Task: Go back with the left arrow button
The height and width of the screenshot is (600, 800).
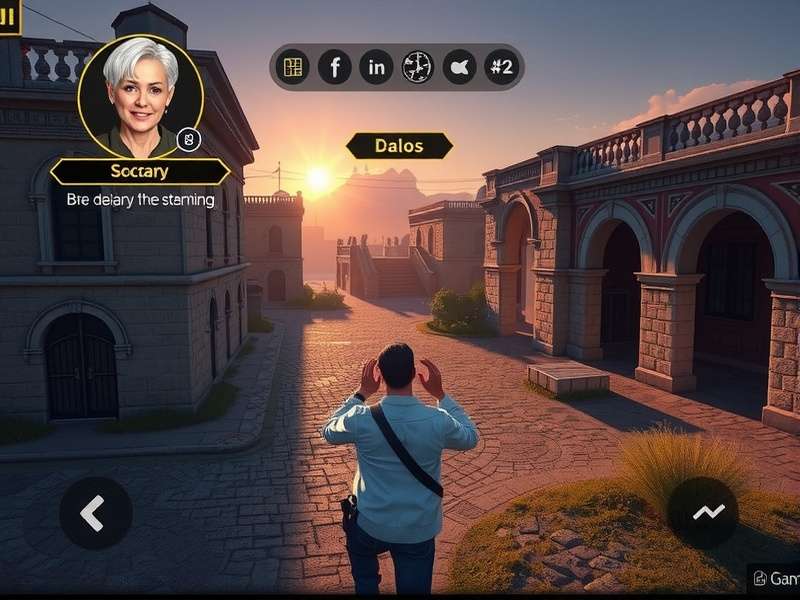Action: coord(95,512)
